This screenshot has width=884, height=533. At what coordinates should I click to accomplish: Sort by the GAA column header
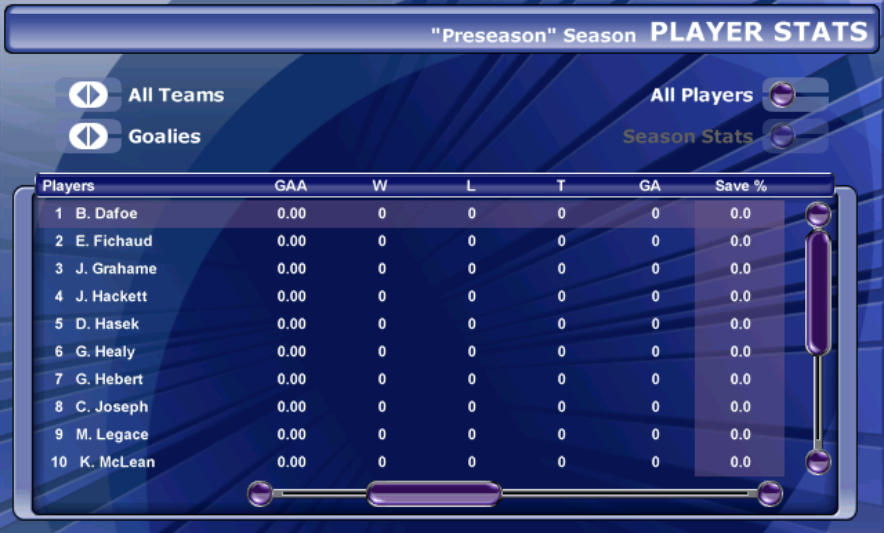click(291, 186)
